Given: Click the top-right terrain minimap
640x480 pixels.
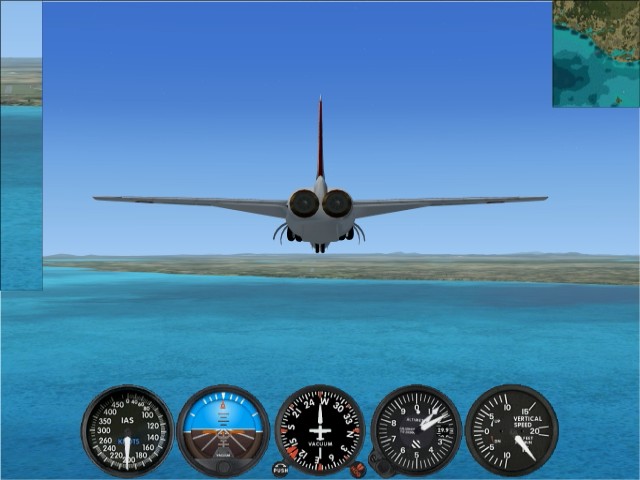Looking at the screenshot, I should click(595, 53).
